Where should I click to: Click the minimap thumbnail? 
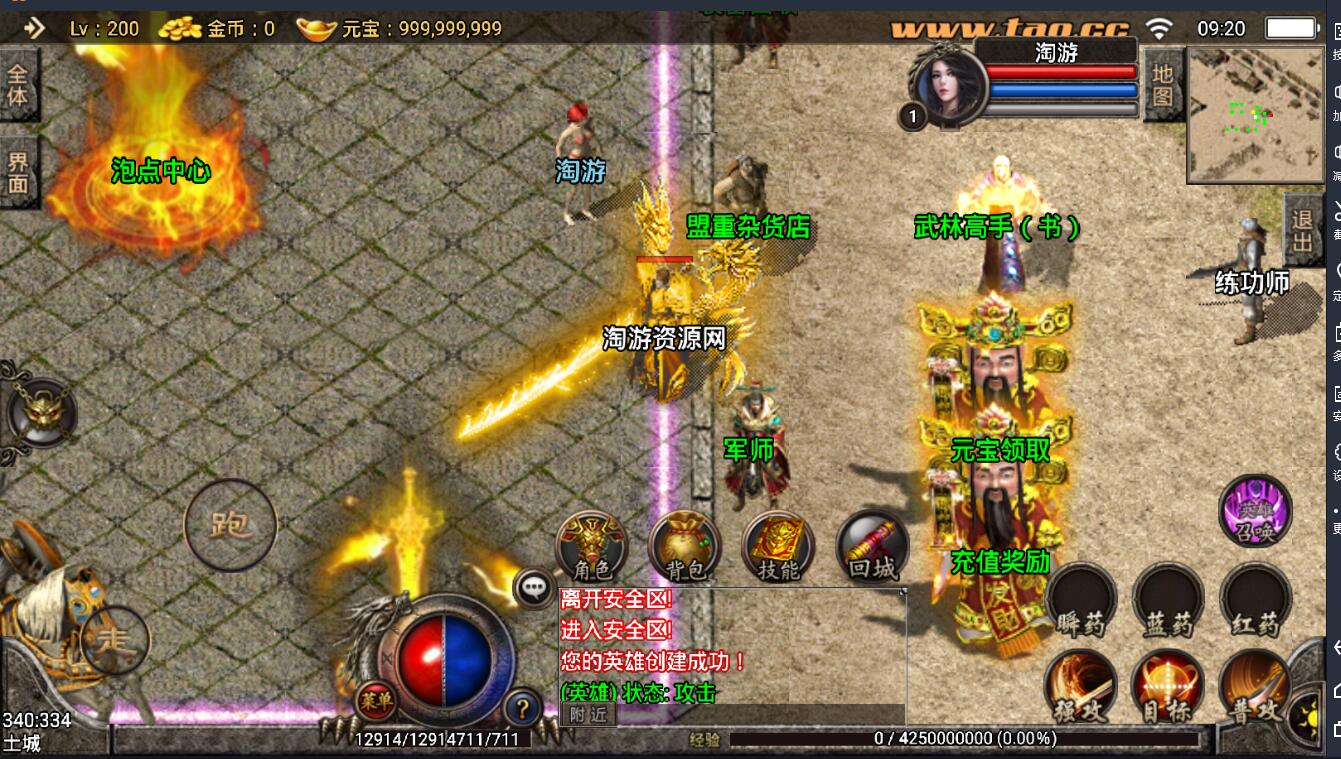[1253, 114]
